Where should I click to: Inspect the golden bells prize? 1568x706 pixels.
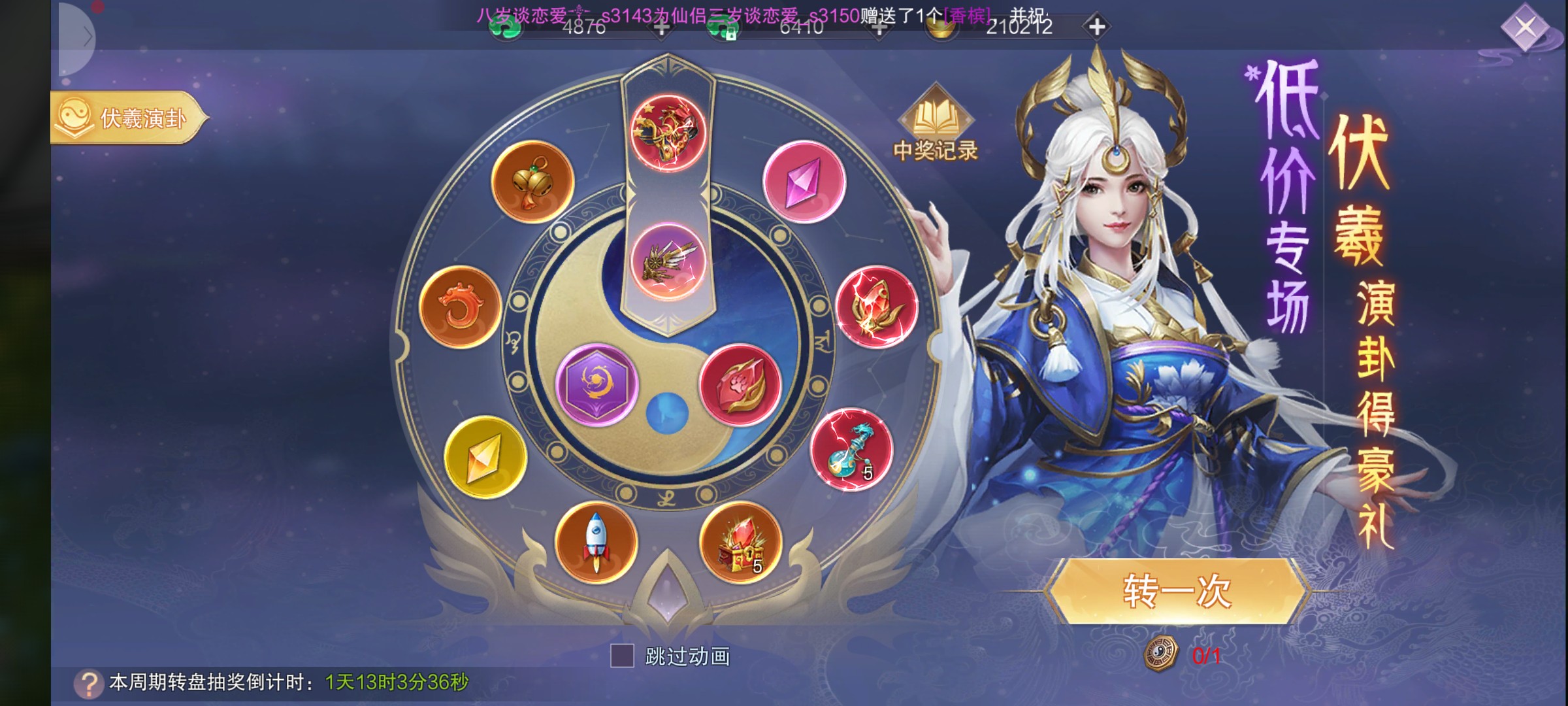click(x=532, y=182)
